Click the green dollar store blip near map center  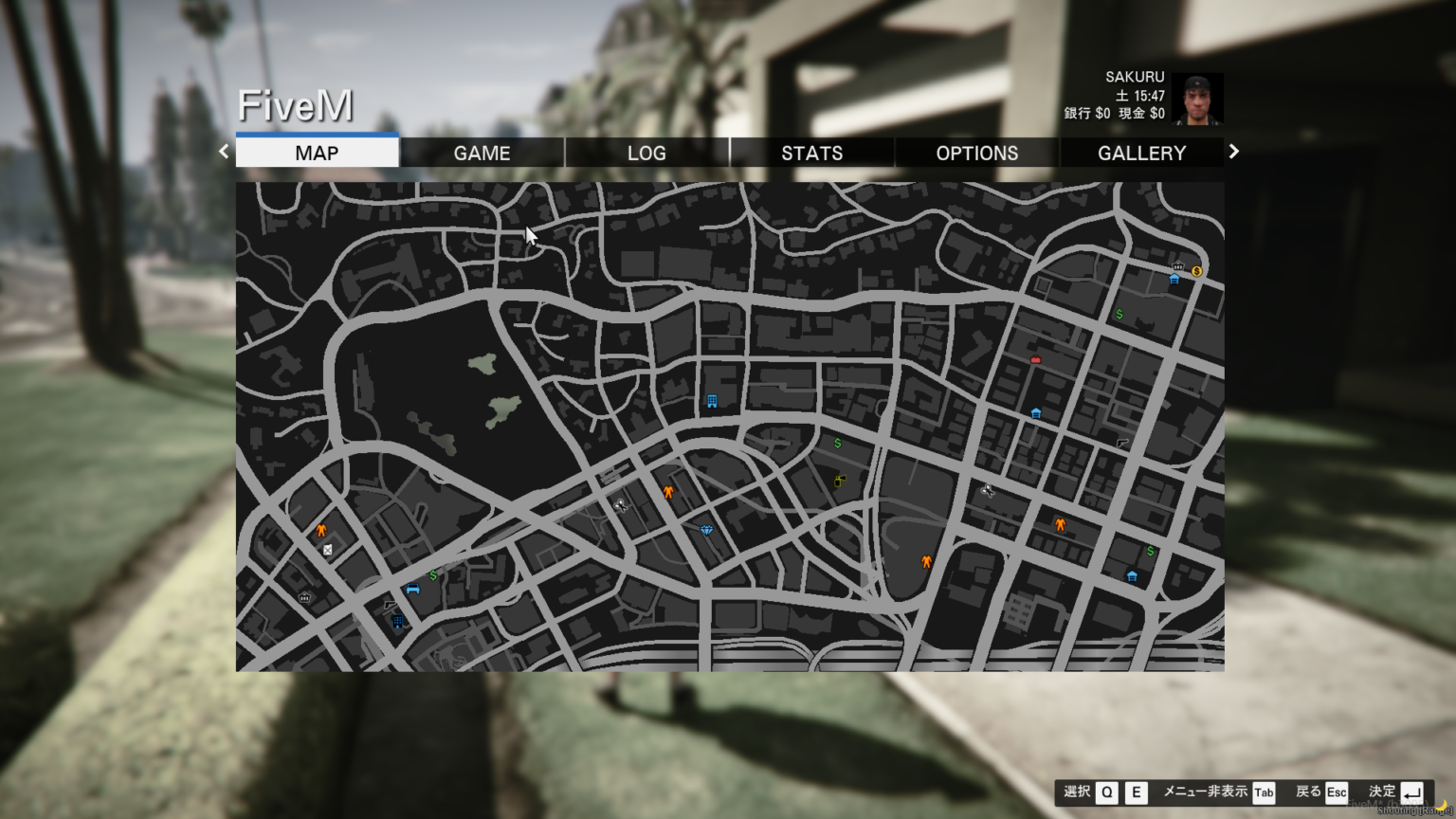pyautogui.click(x=837, y=441)
